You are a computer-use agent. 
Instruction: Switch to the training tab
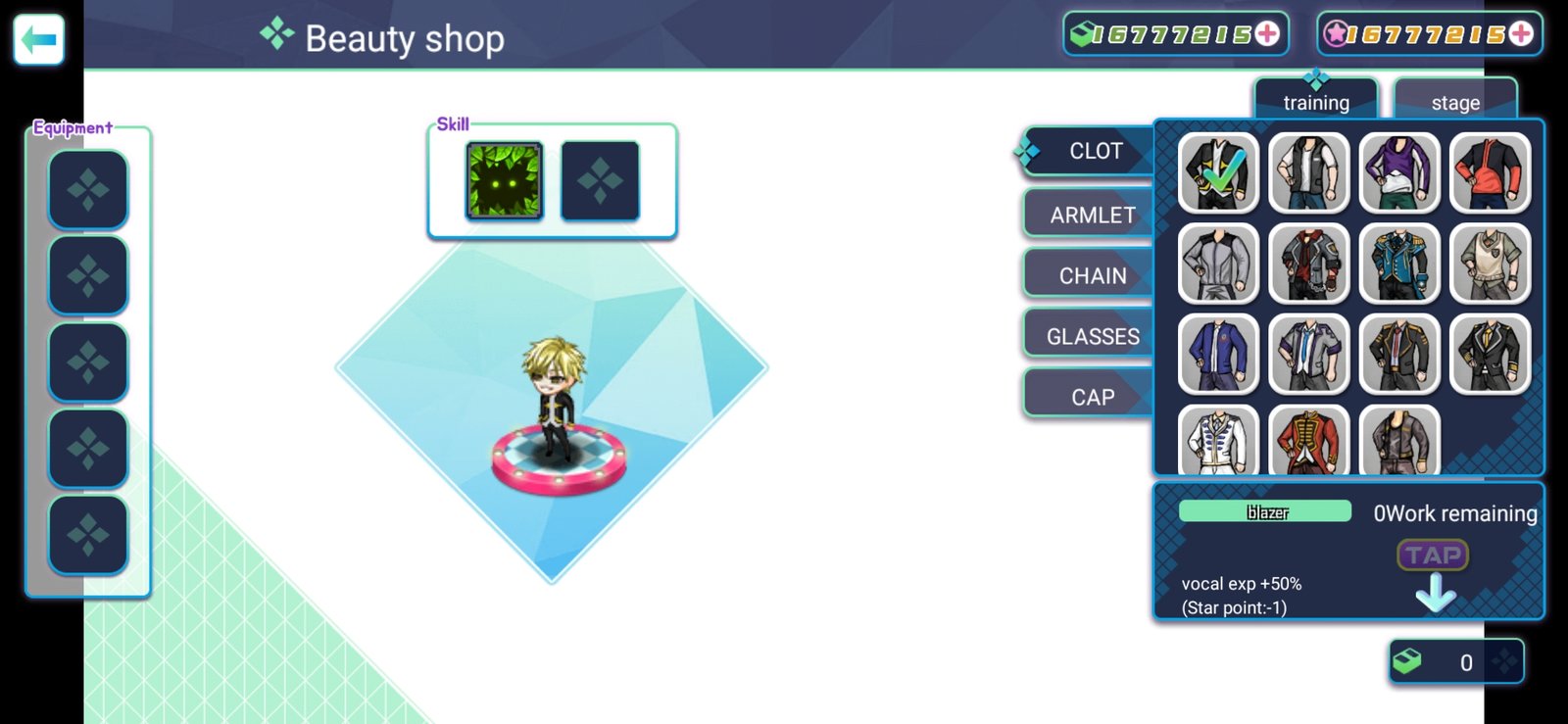1316,102
